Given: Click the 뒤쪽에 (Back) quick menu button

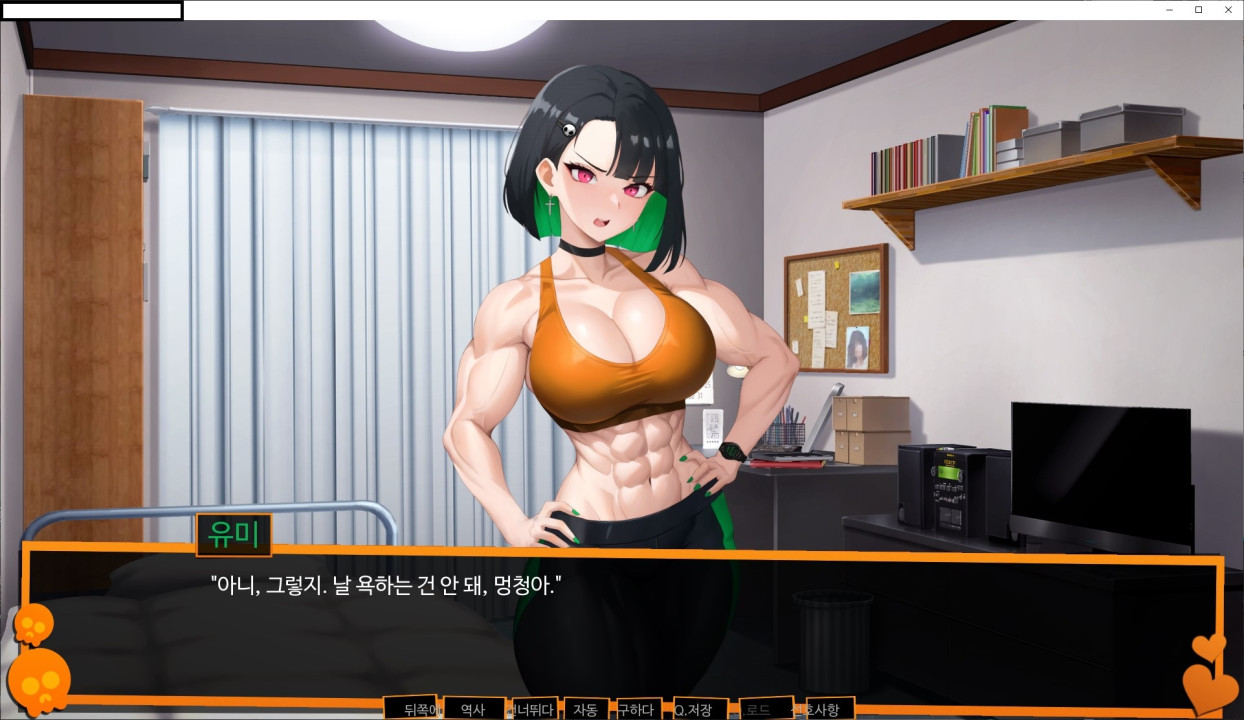Looking at the screenshot, I should (411, 709).
